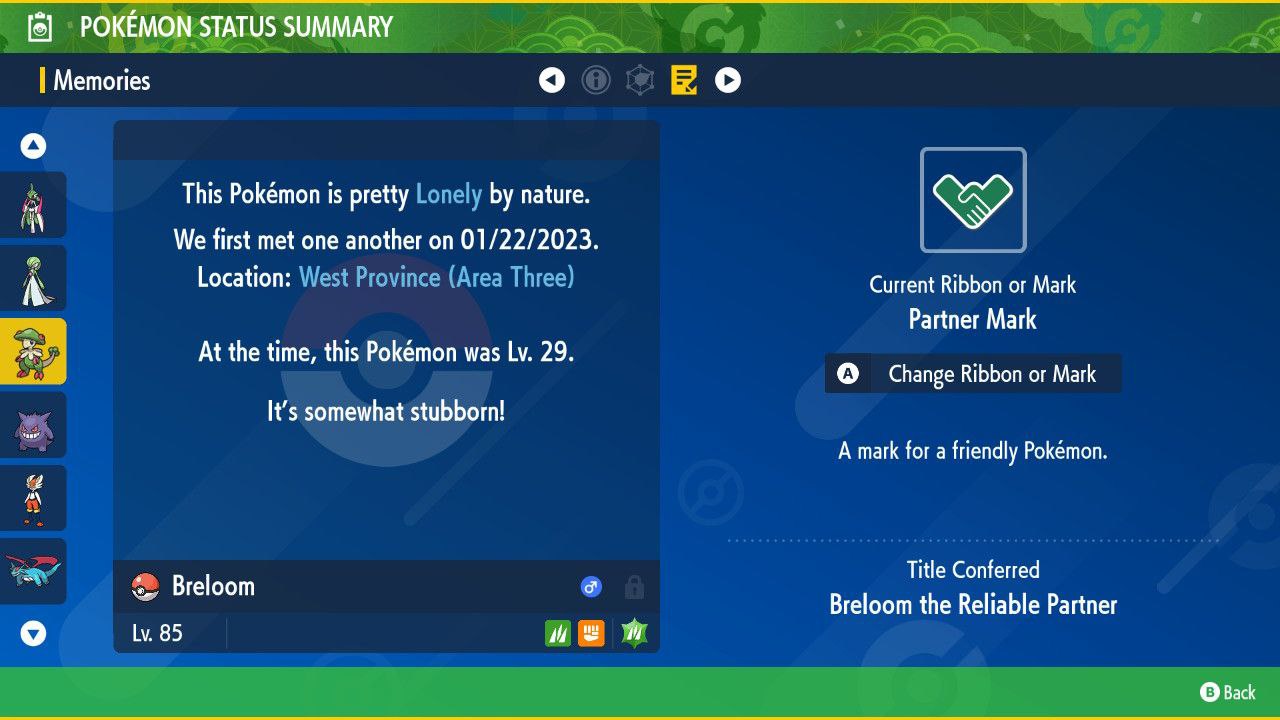Go to the next summary page arrow
The height and width of the screenshot is (720, 1280).
click(x=728, y=80)
